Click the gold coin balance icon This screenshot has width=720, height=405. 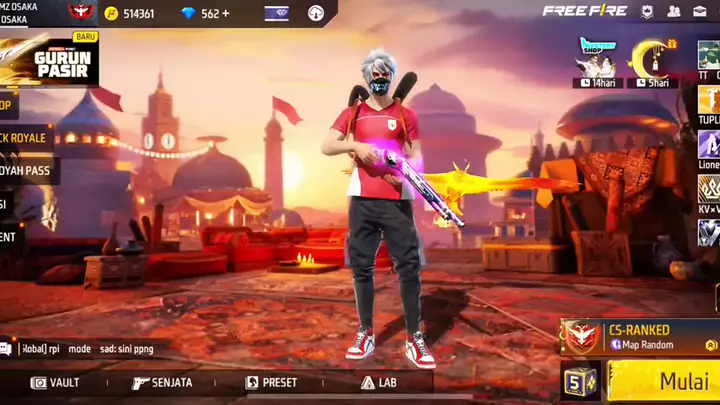point(111,13)
